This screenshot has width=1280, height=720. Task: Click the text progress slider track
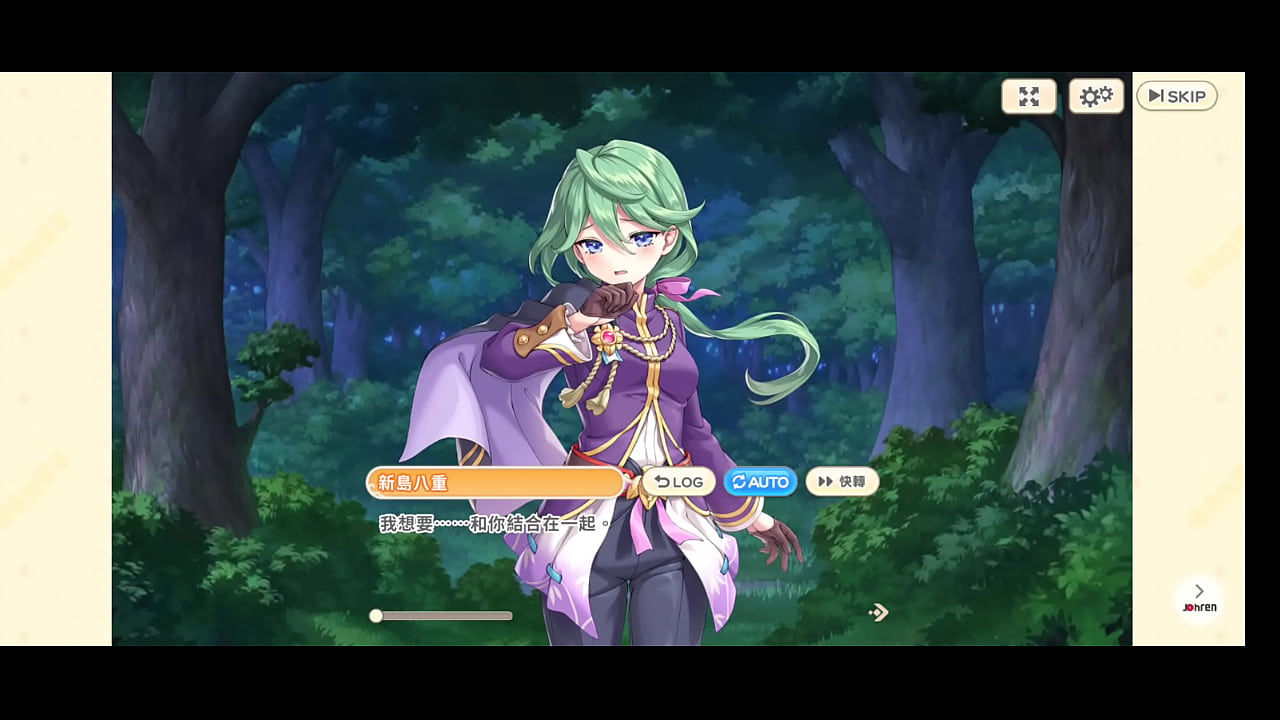tap(444, 616)
